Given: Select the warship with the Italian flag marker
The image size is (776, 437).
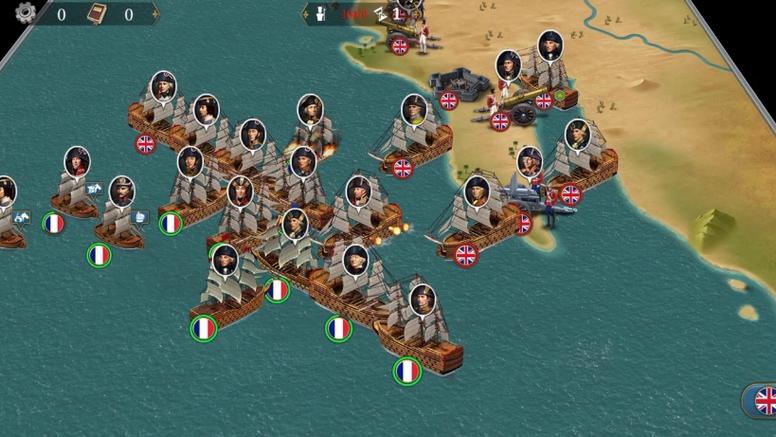Looking at the screenshot, I should (x=187, y=197).
